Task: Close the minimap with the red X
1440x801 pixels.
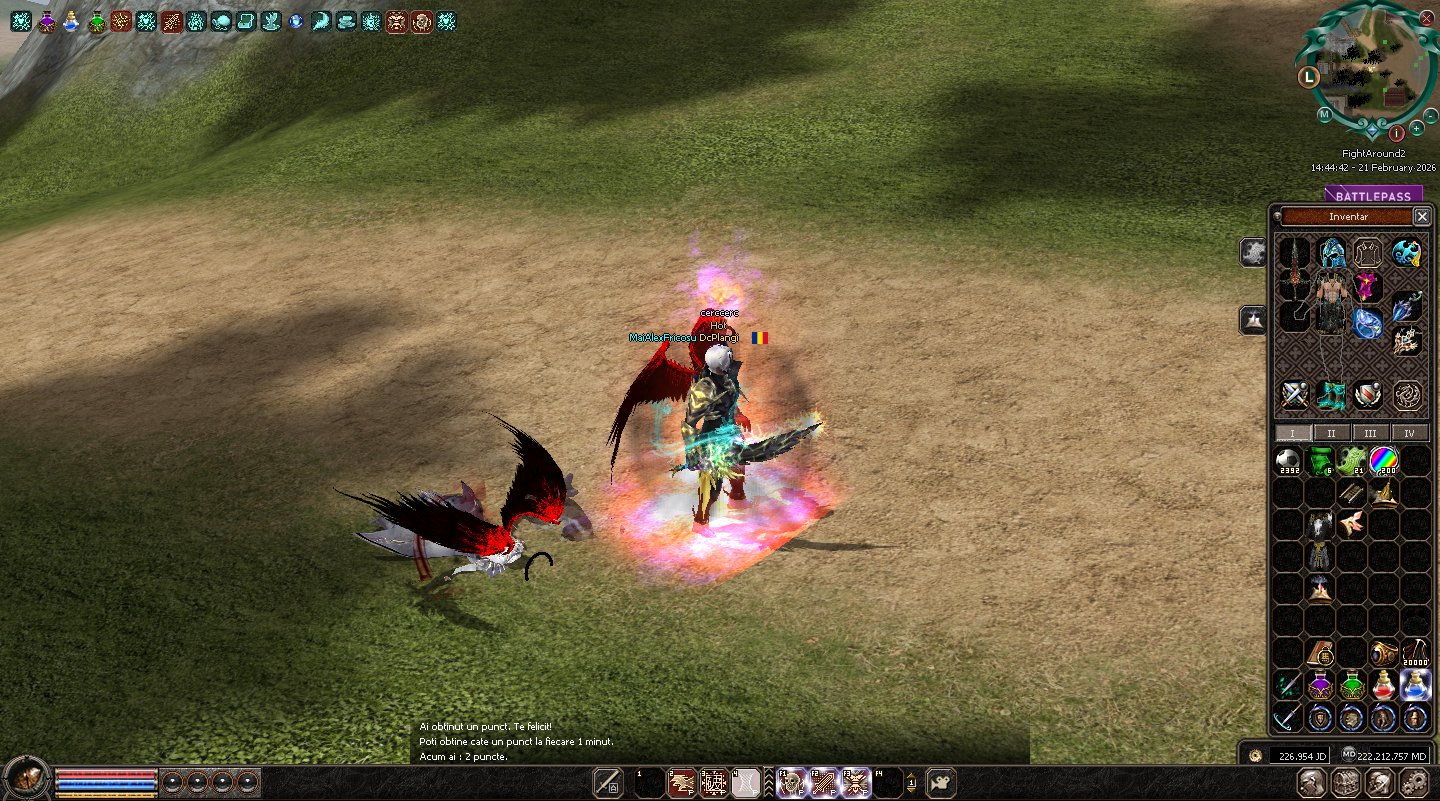Action: tap(1426, 17)
